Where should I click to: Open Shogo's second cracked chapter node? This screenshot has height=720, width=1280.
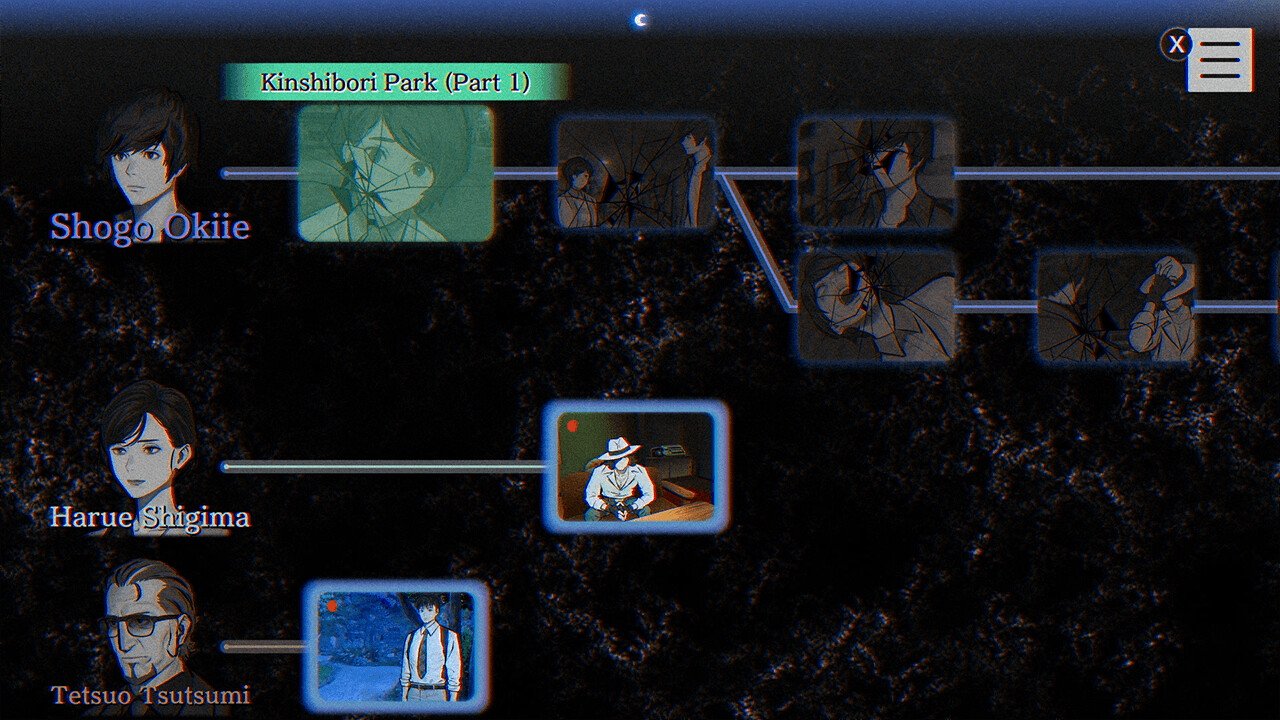pyautogui.click(x=636, y=173)
